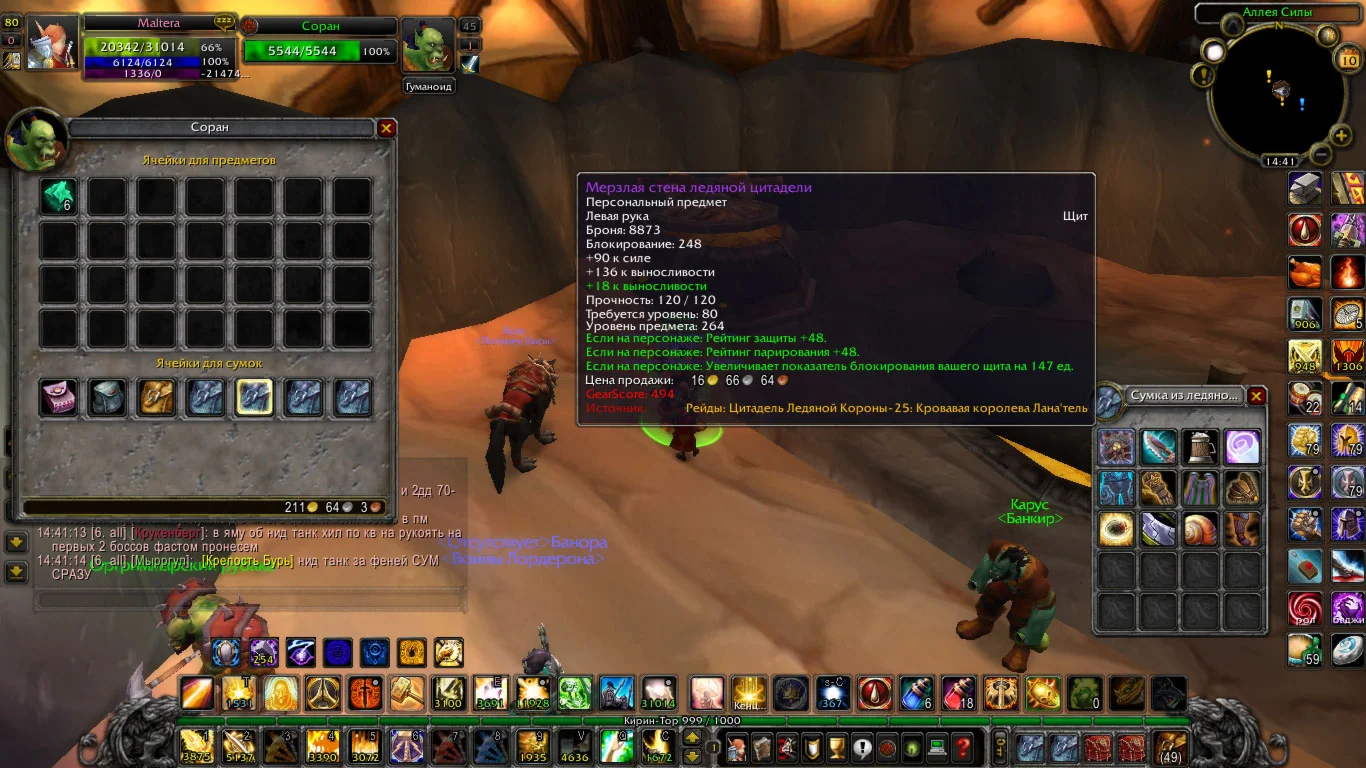Click the golden anvil icon showing 948

pyautogui.click(x=1305, y=356)
